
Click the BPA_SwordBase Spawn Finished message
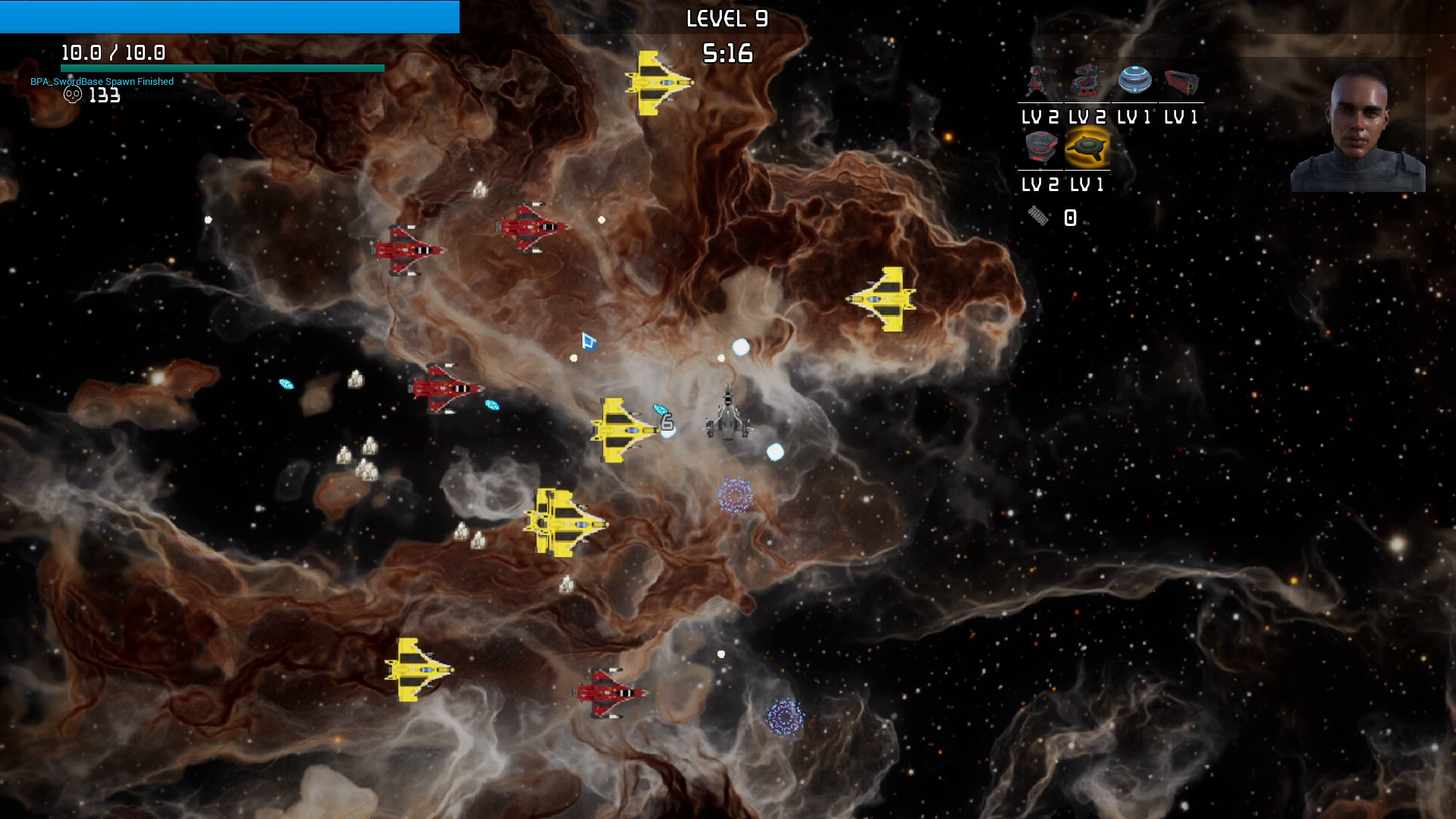coord(101,81)
